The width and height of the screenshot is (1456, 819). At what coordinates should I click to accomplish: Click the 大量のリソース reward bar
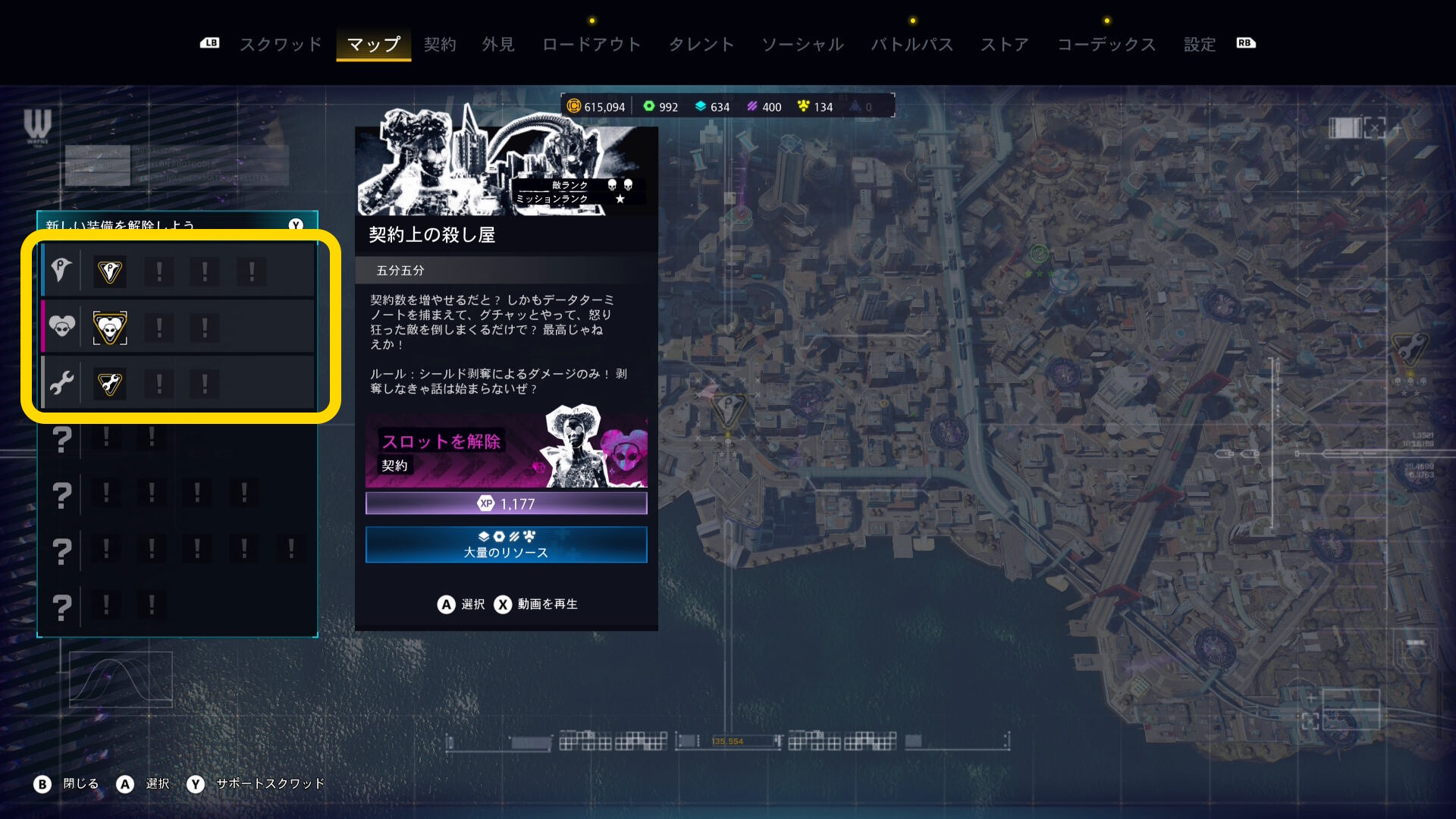pyautogui.click(x=506, y=544)
